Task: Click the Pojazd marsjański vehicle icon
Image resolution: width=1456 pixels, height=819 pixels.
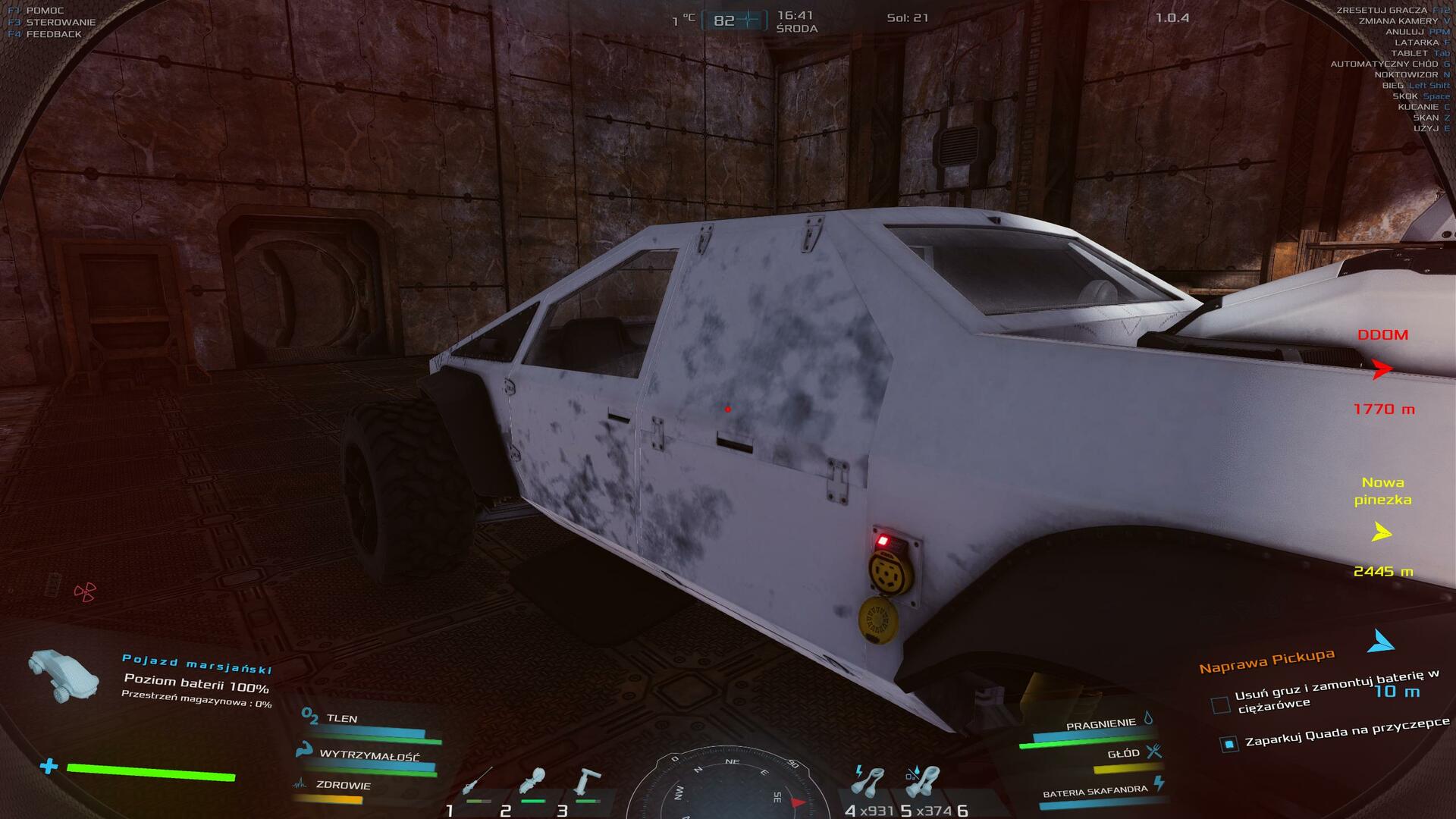Action: tap(64, 673)
